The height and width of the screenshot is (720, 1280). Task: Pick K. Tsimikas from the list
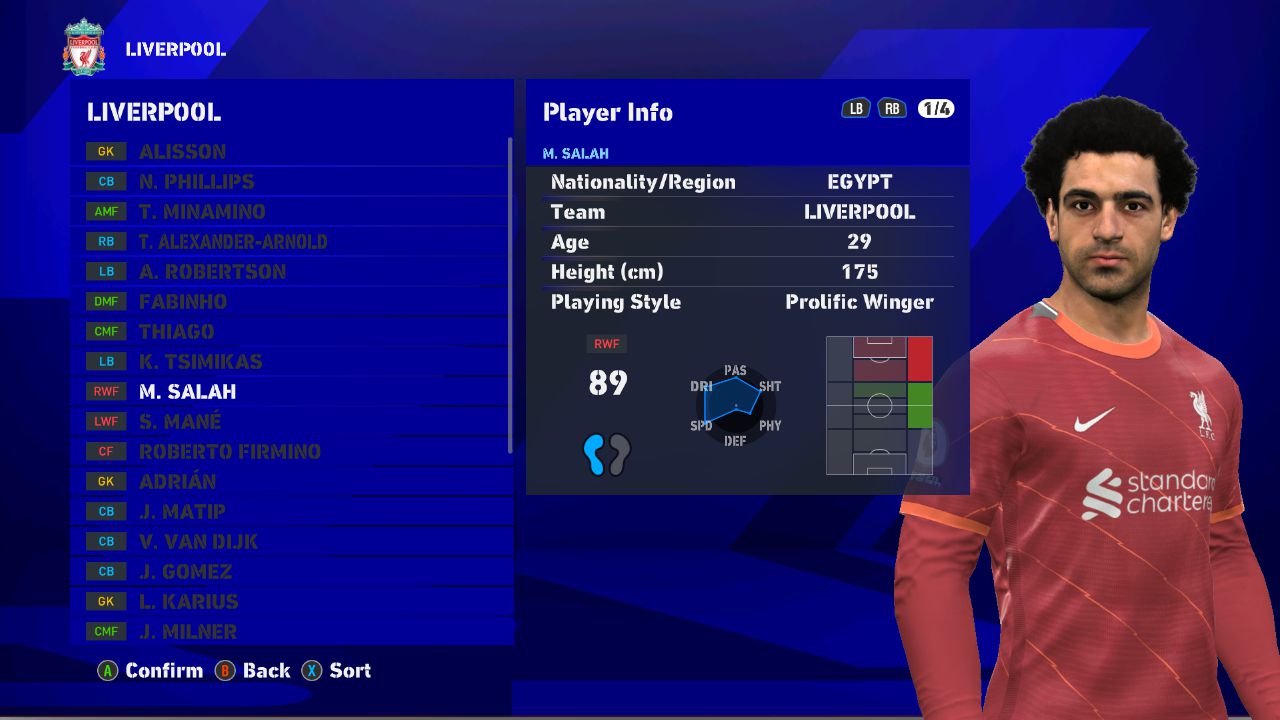coord(200,362)
